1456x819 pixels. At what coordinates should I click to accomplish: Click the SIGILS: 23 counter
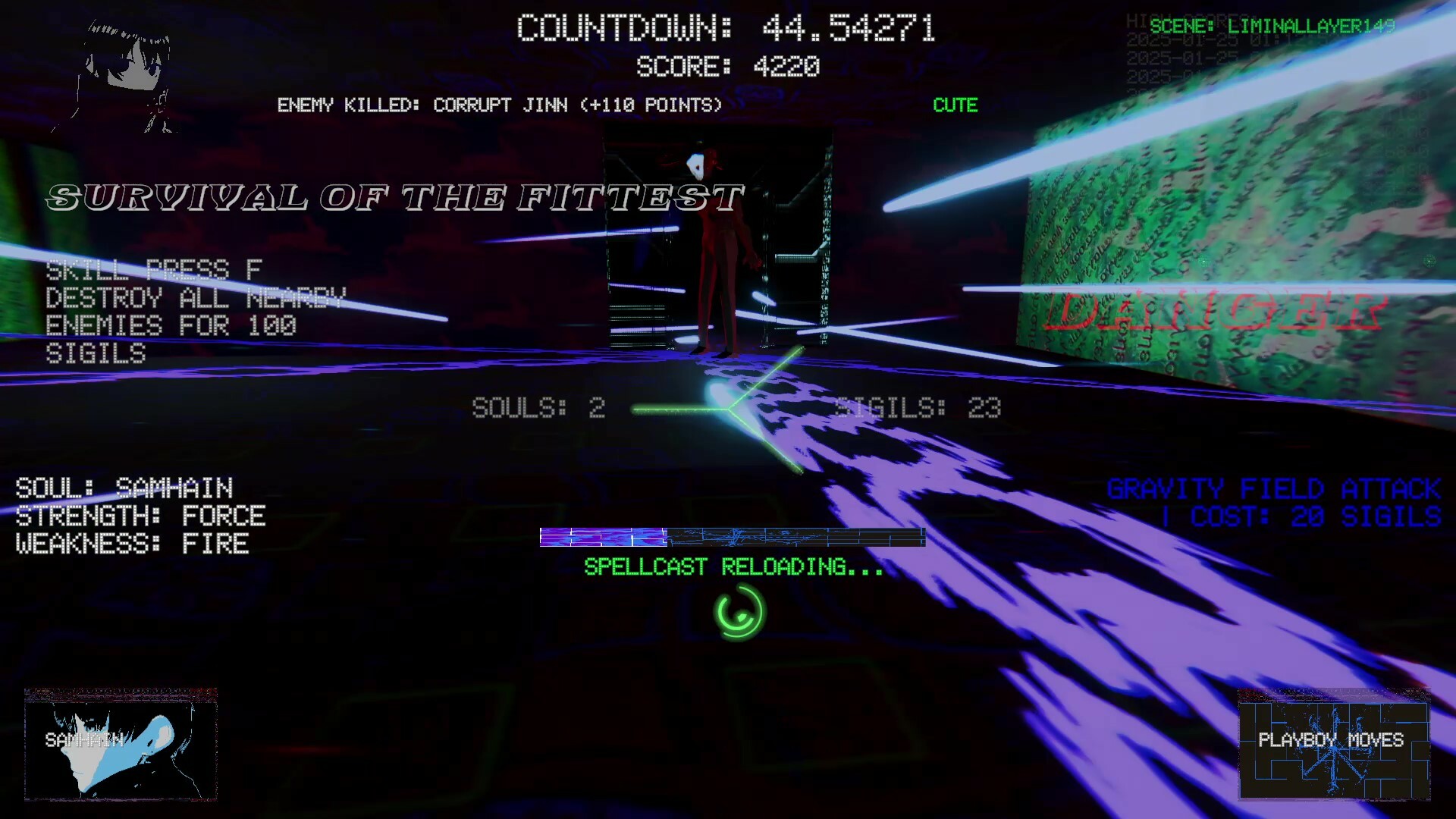916,407
